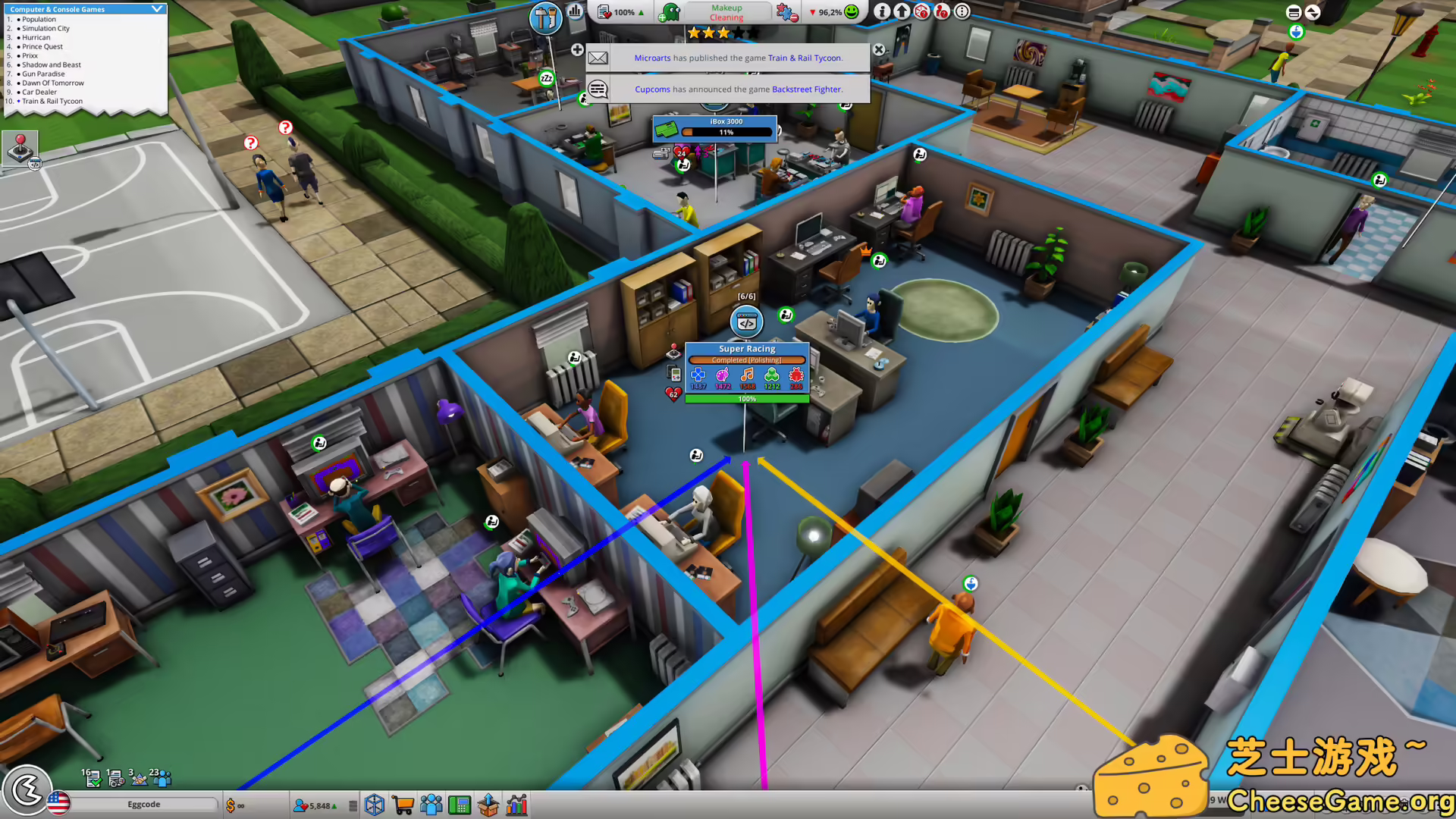The width and height of the screenshot is (1456, 819).
Task: Click the Super Racing progress bar
Action: coord(745,398)
